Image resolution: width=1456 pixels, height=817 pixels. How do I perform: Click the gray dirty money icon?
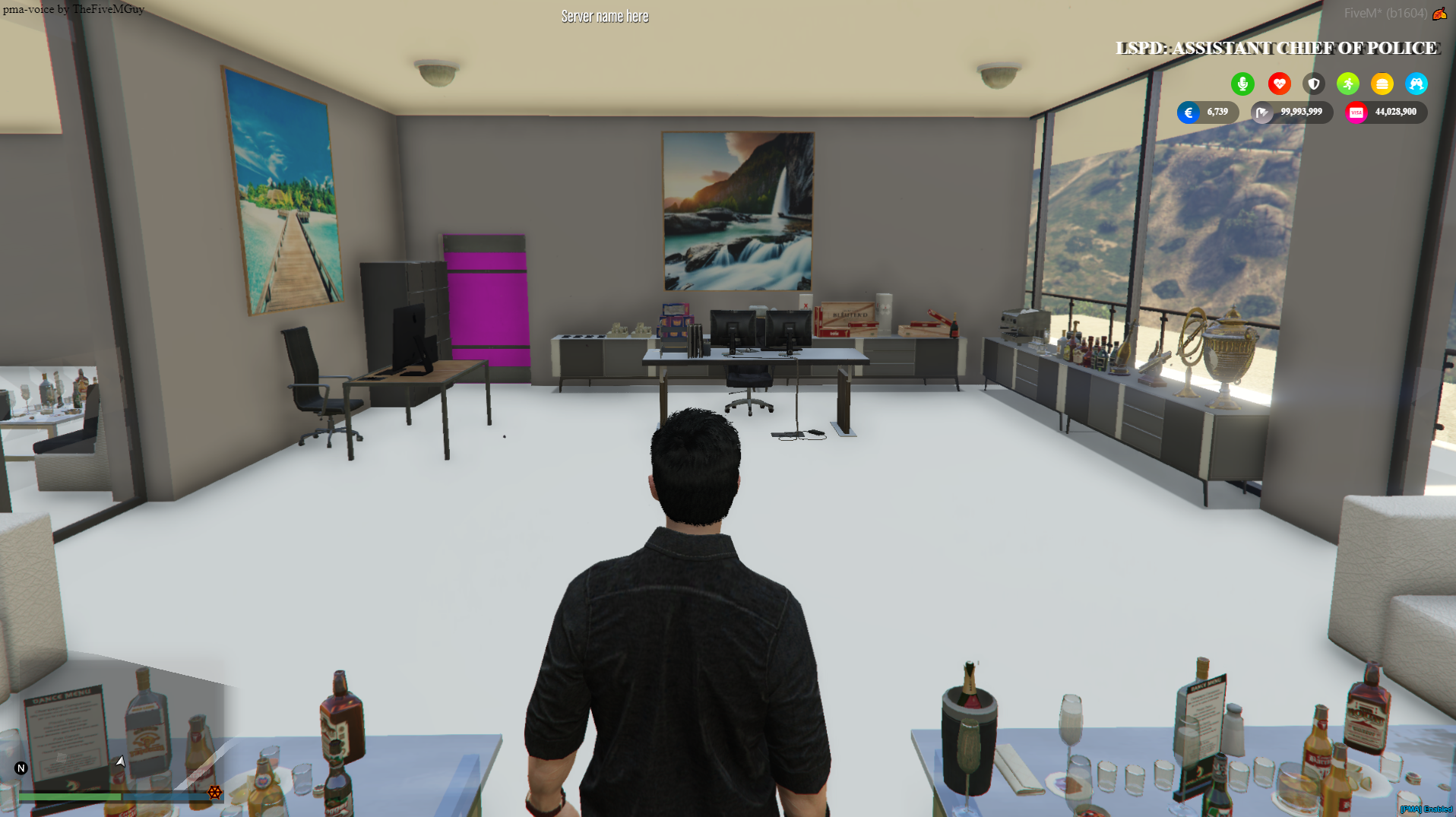click(x=1263, y=112)
